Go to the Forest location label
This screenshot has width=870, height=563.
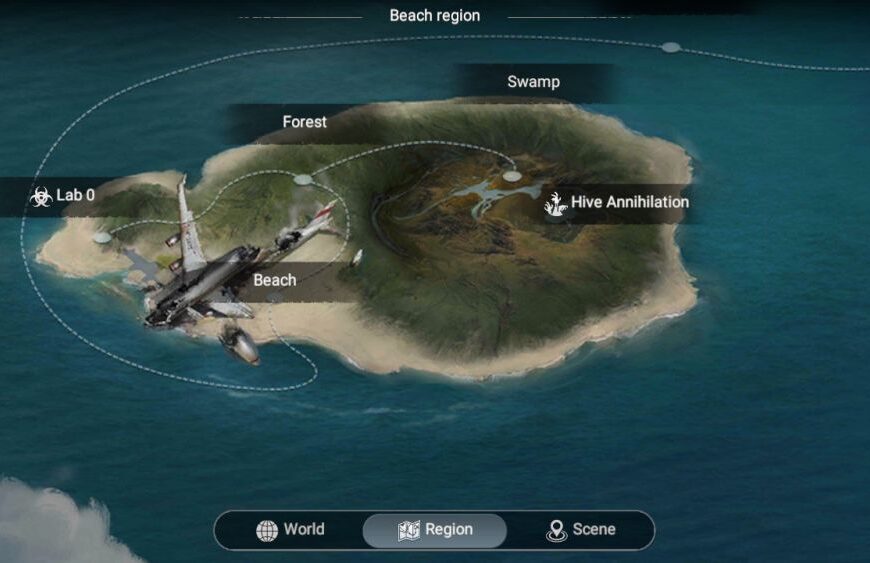(304, 122)
